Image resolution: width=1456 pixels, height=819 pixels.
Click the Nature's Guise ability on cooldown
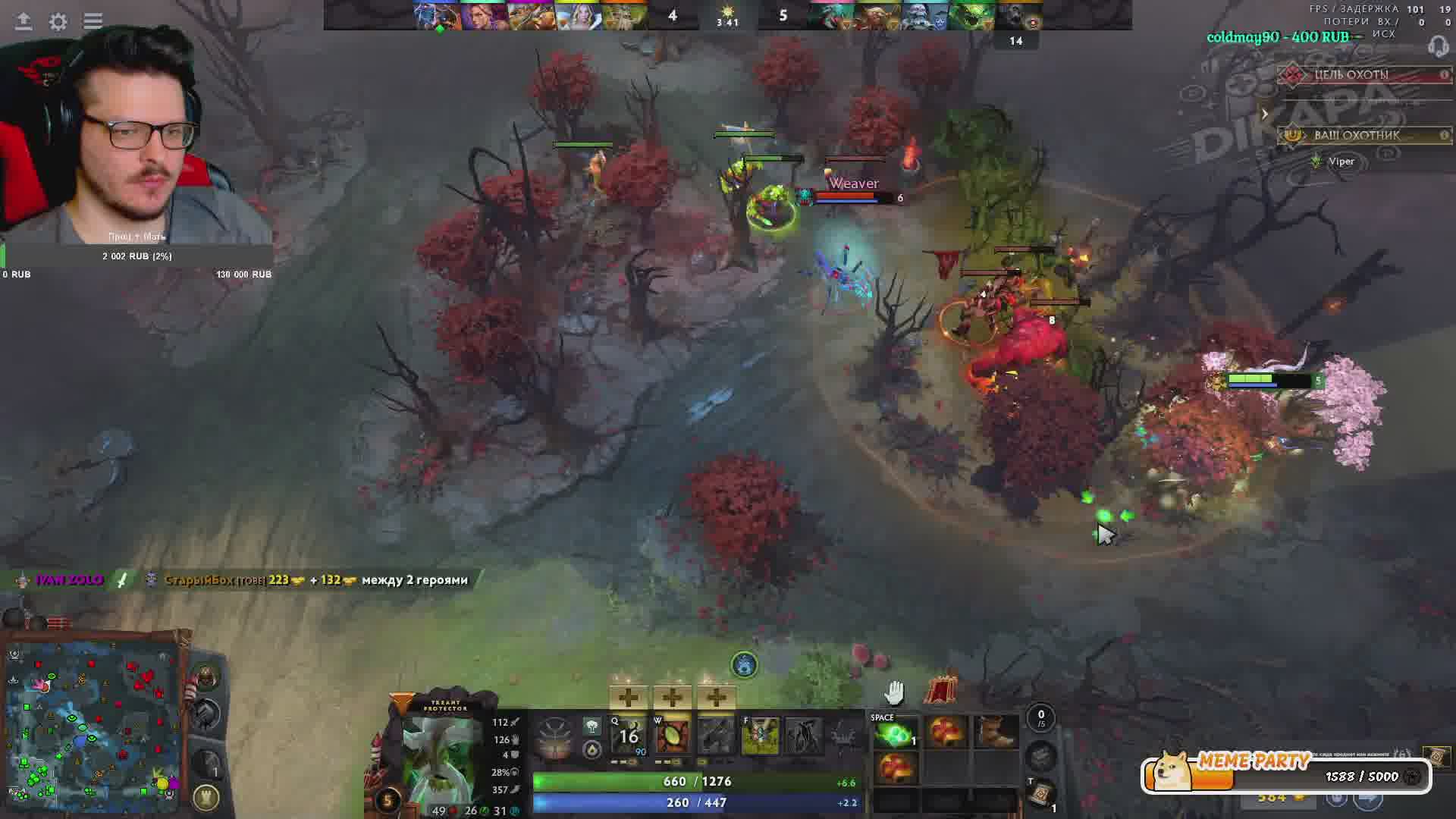pos(629,736)
